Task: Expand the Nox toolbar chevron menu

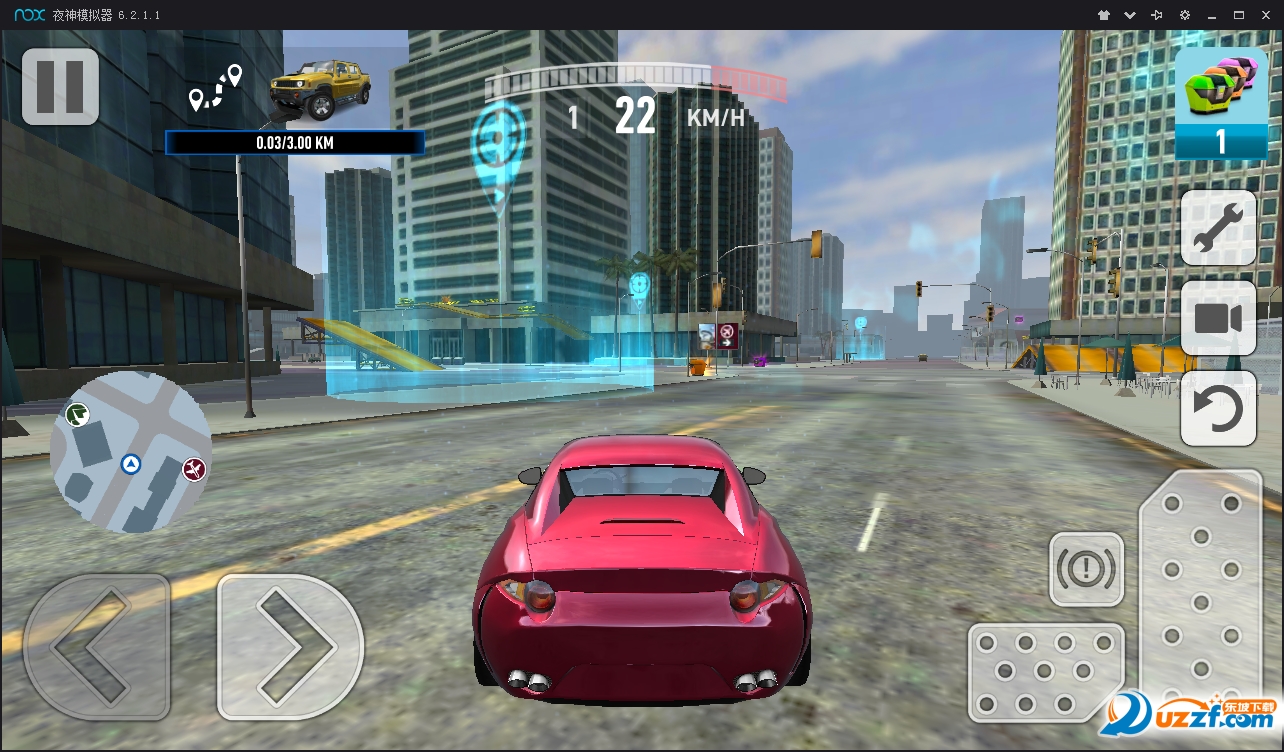Action: 1129,14
